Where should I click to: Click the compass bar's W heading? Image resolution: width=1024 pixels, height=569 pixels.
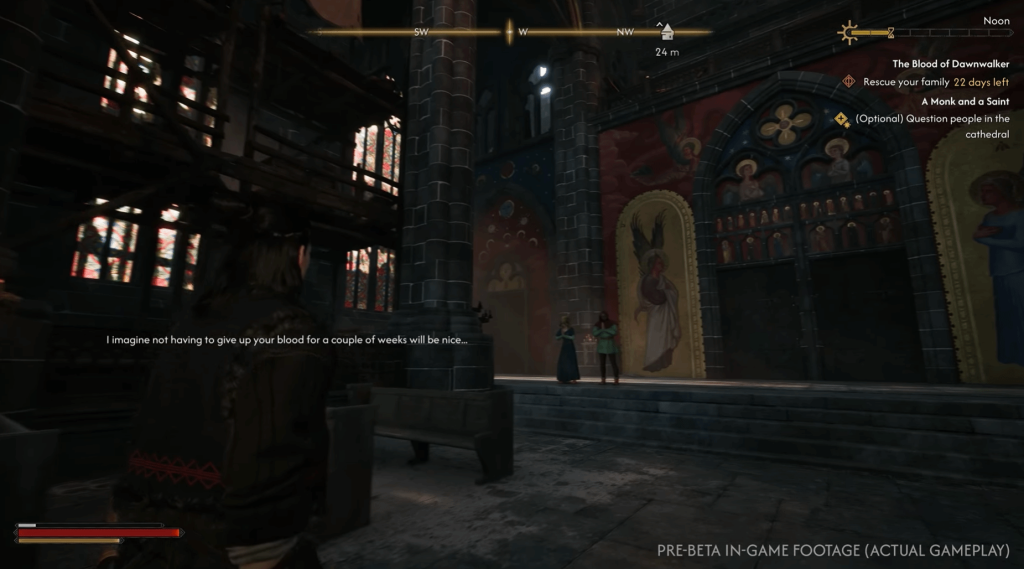(x=522, y=32)
